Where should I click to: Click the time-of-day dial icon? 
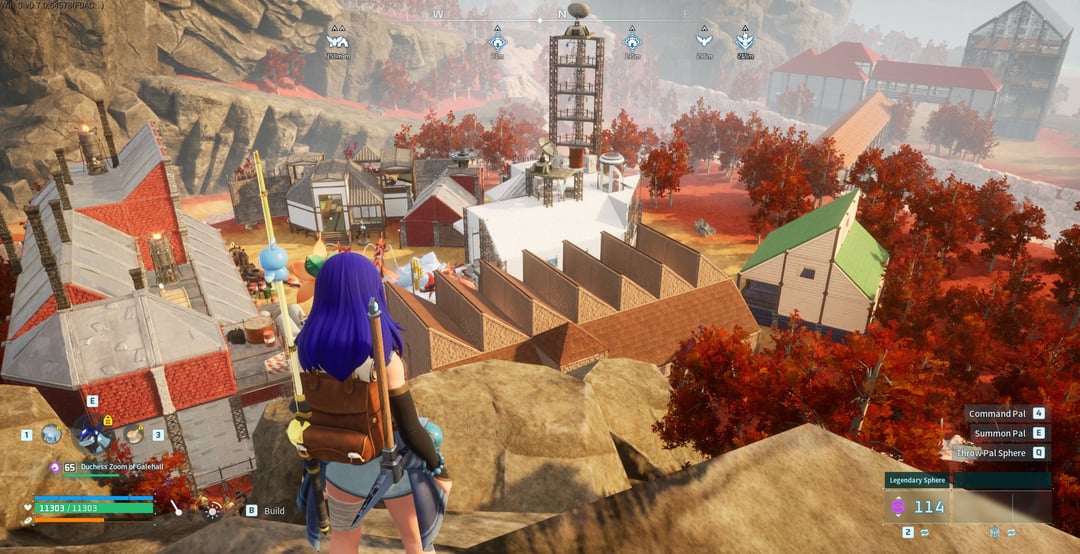click(x=211, y=510)
